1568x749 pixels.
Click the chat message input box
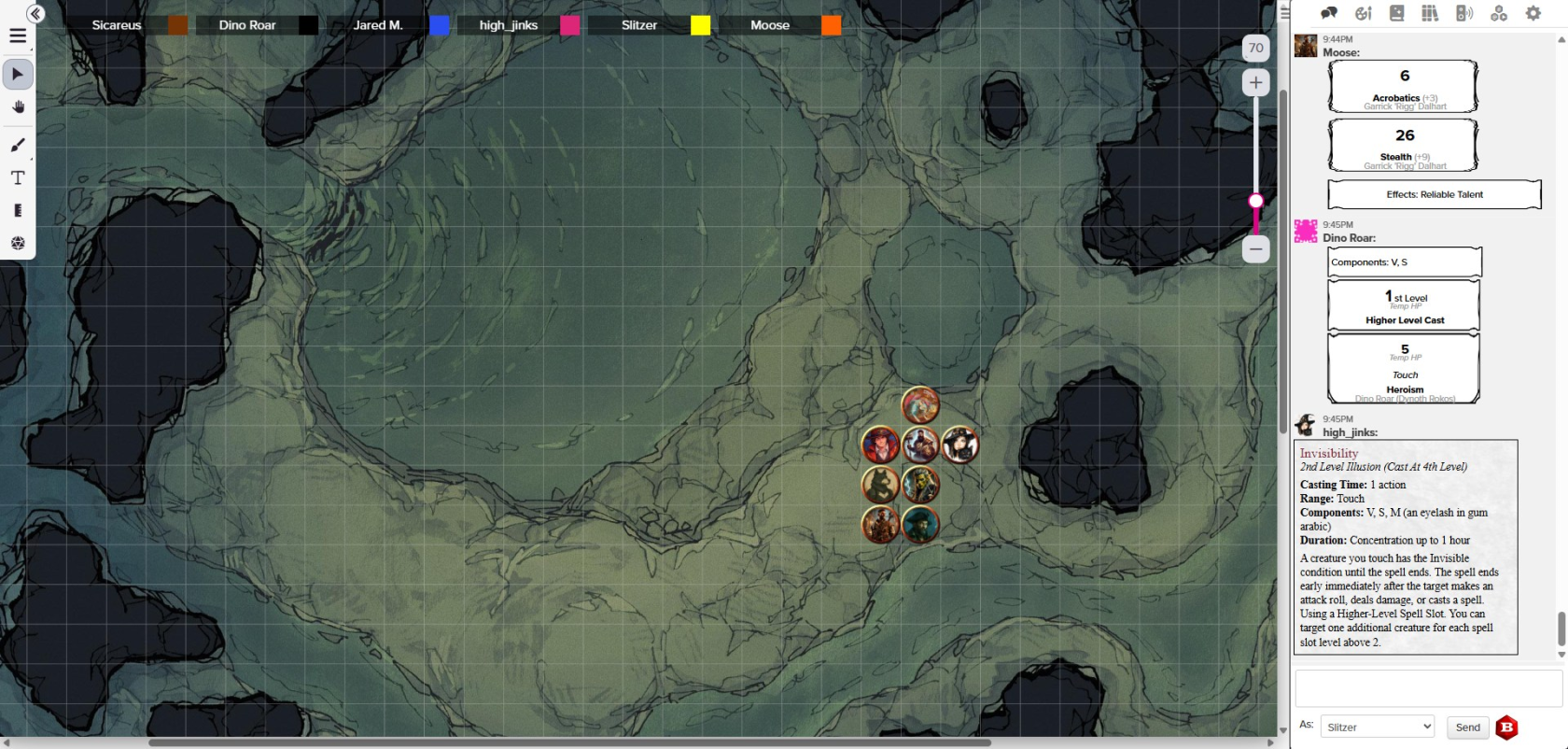tap(1427, 688)
